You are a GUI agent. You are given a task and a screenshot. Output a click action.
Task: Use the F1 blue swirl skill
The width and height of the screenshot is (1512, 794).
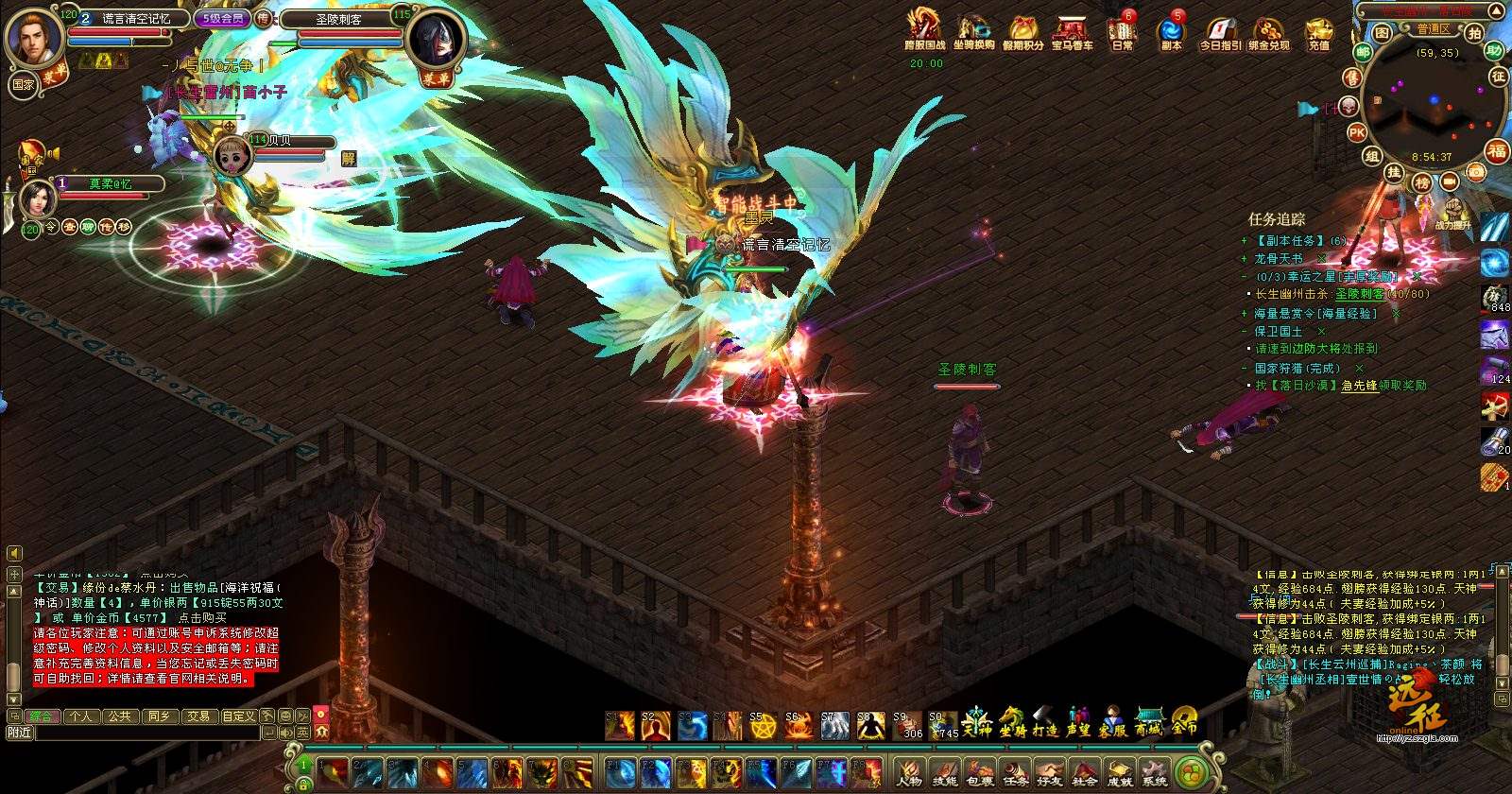click(619, 772)
